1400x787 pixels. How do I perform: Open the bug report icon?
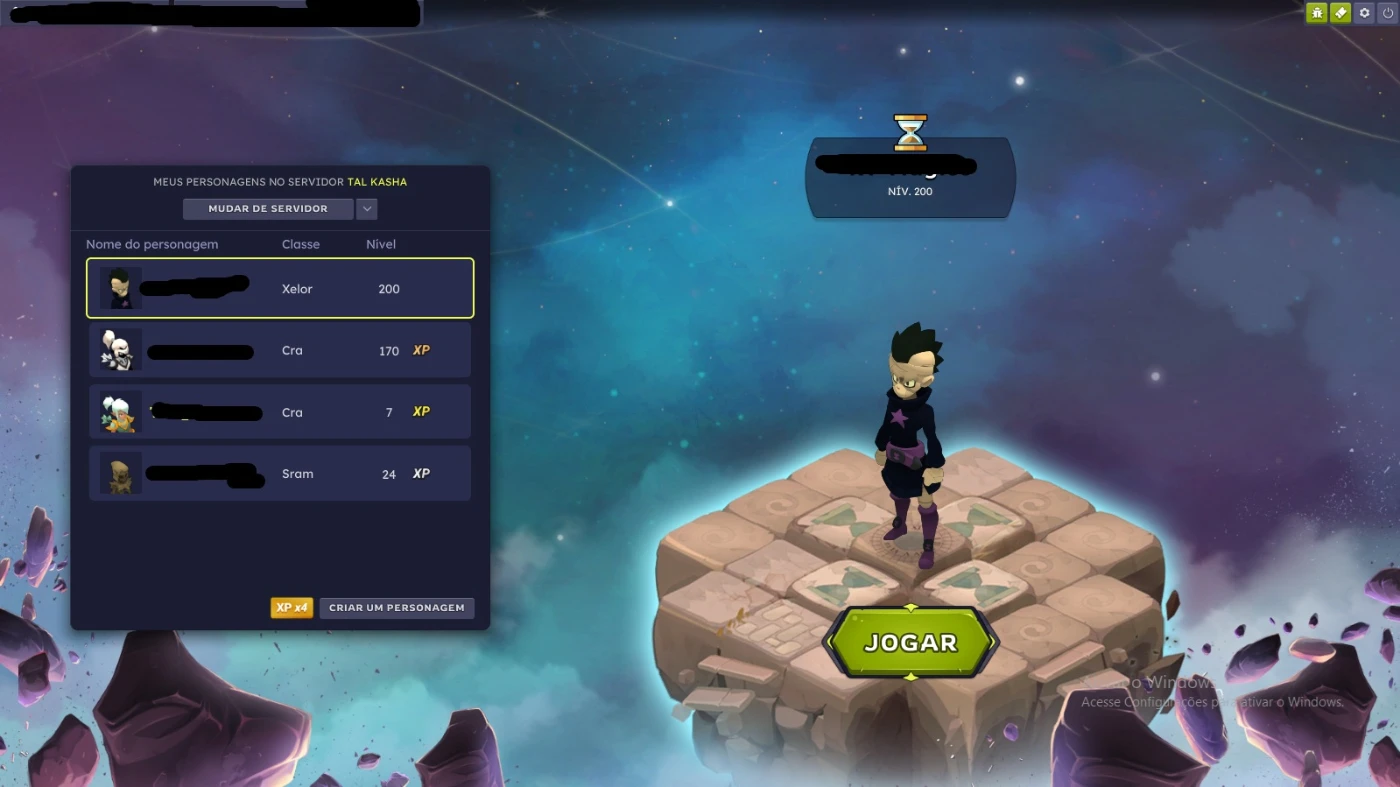pos(1317,13)
